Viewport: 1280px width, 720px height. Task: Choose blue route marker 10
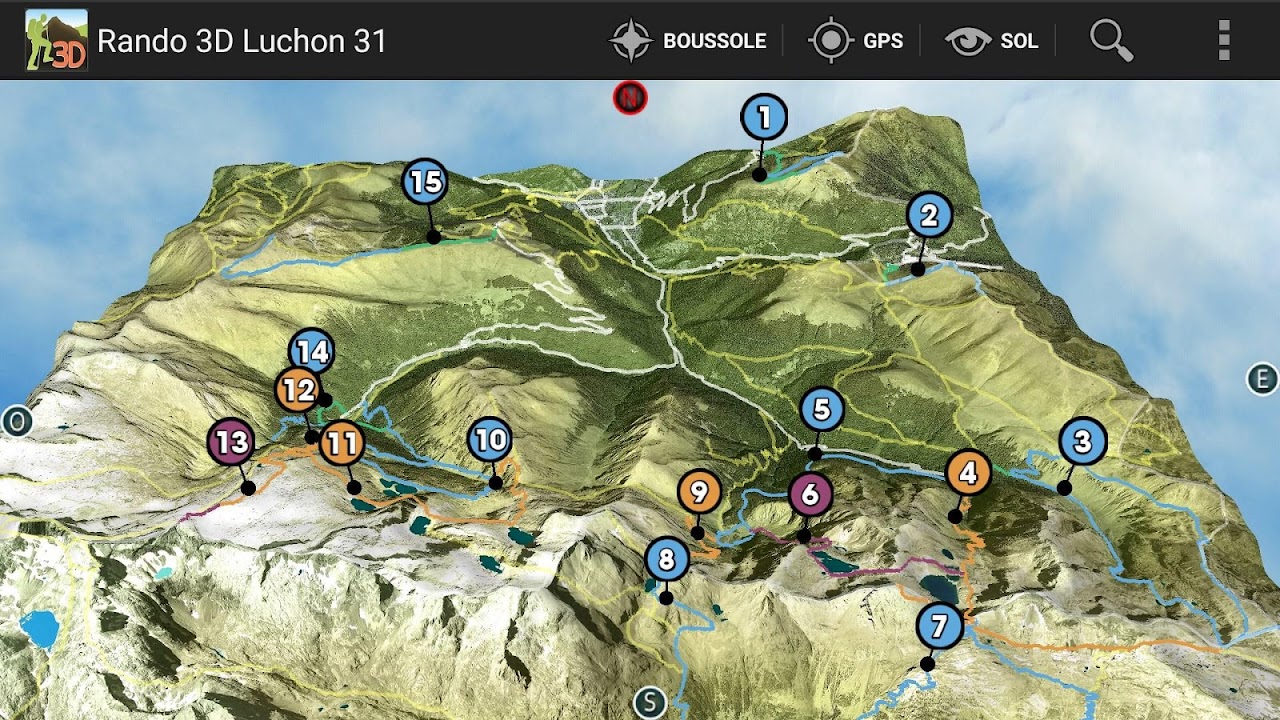tap(490, 439)
